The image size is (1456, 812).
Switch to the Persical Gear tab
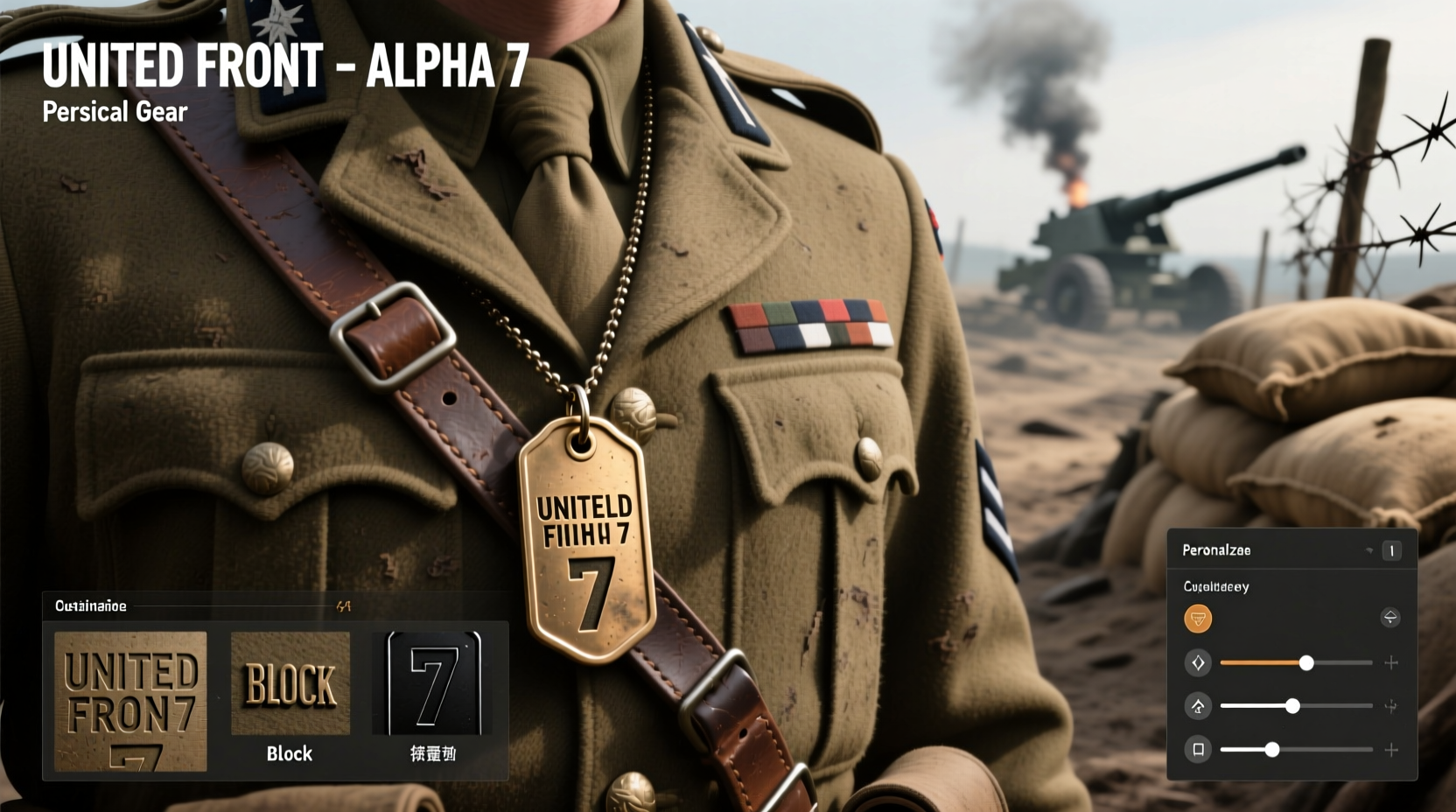[115, 111]
